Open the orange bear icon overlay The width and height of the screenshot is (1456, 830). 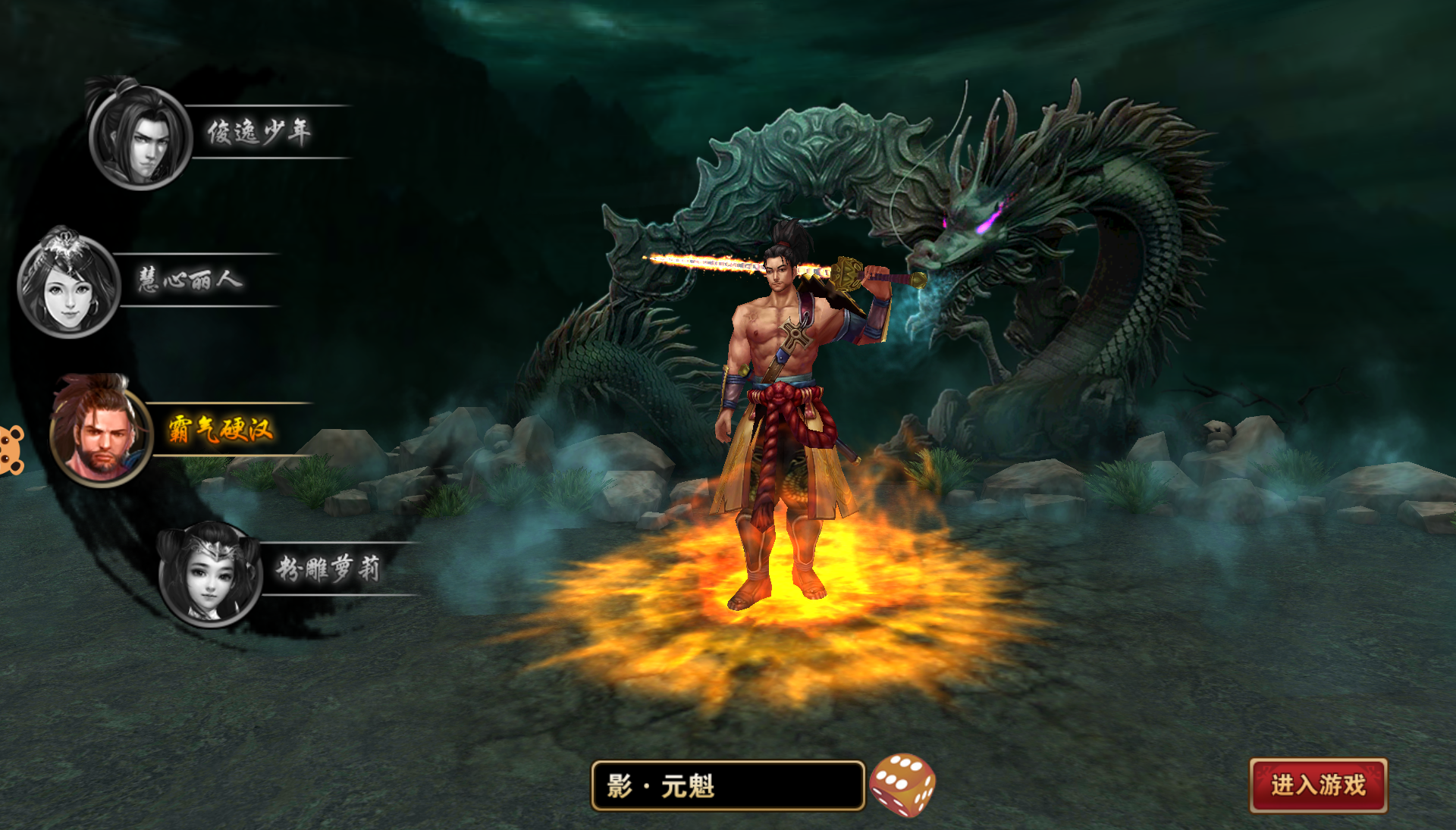(x=11, y=449)
